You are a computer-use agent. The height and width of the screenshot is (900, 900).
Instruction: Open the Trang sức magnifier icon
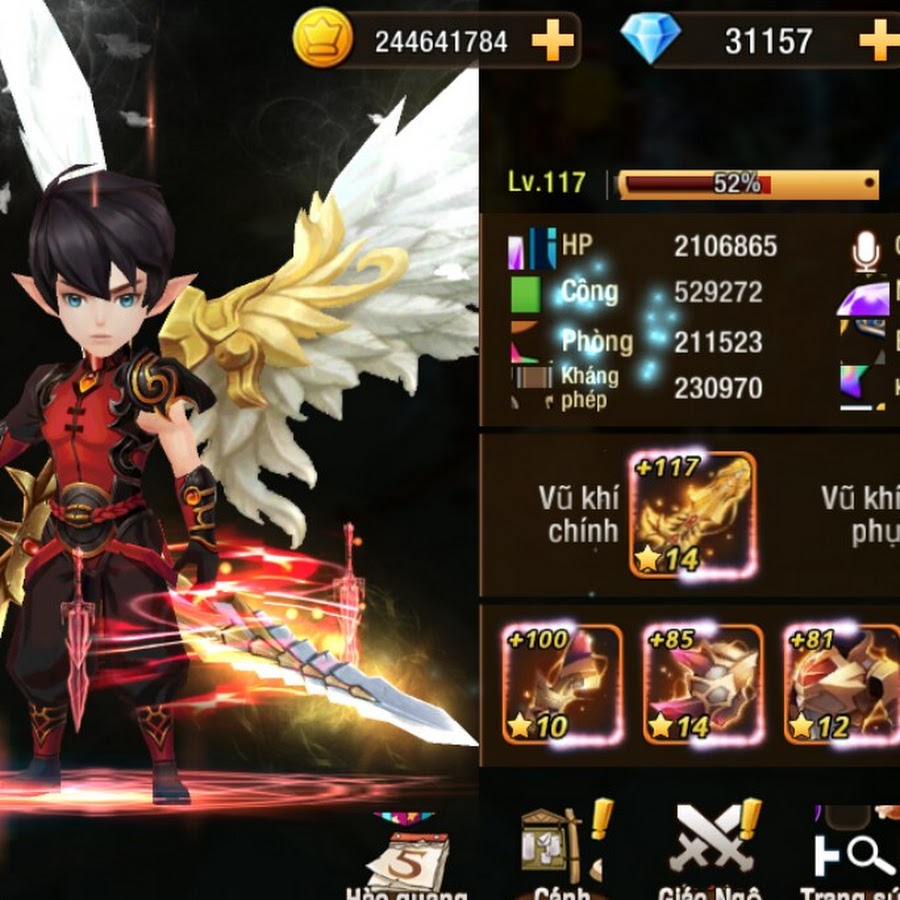coord(856,850)
